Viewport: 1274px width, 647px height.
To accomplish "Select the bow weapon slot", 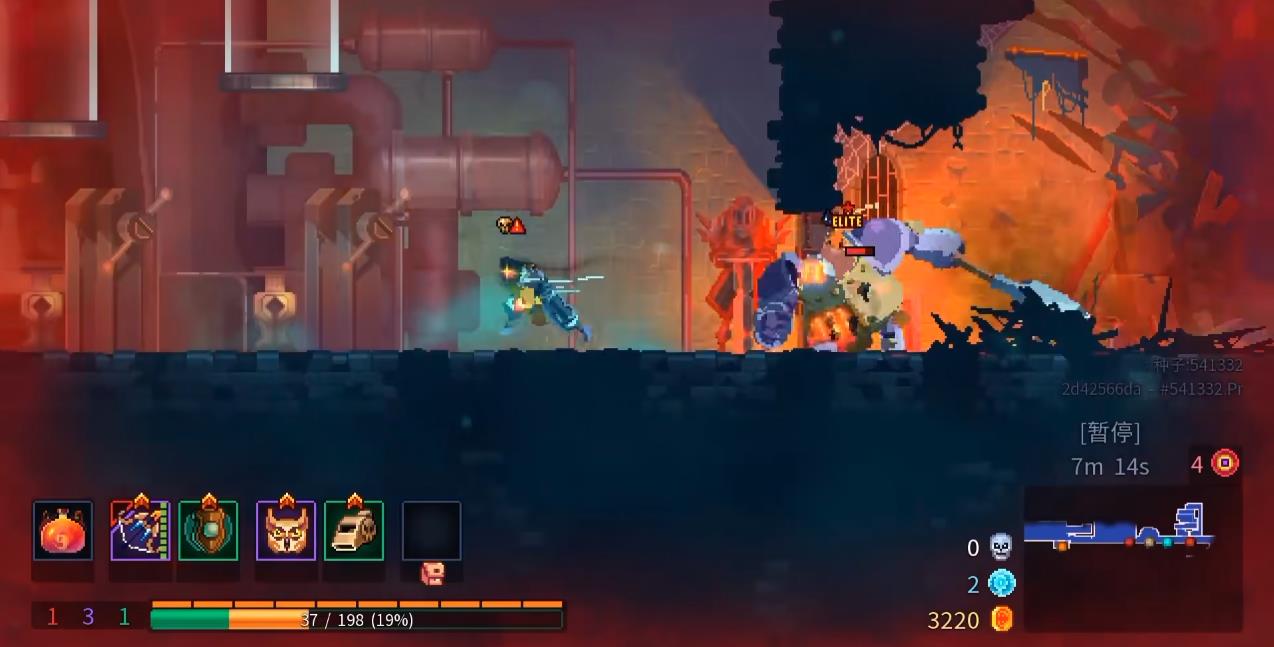I will [140, 531].
